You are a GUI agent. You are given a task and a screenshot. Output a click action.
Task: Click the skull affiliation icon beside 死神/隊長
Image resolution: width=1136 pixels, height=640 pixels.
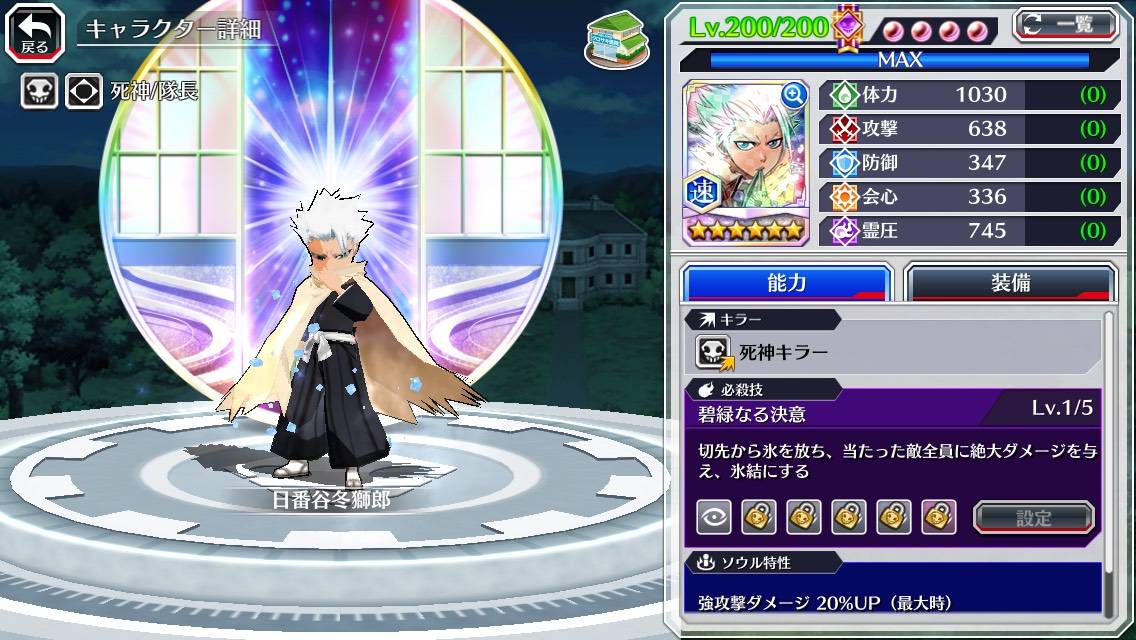[x=39, y=92]
